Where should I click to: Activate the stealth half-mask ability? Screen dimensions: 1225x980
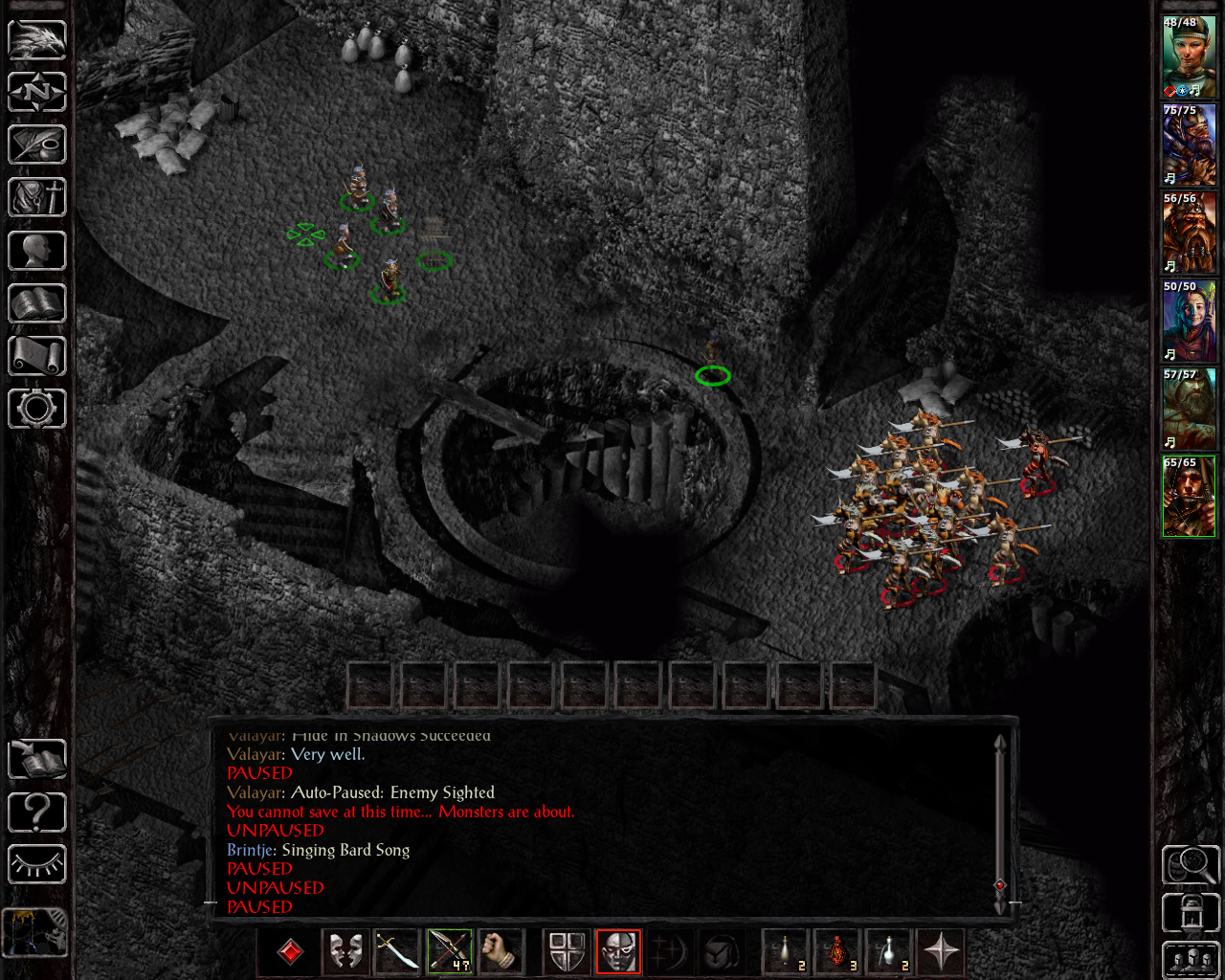click(618, 952)
